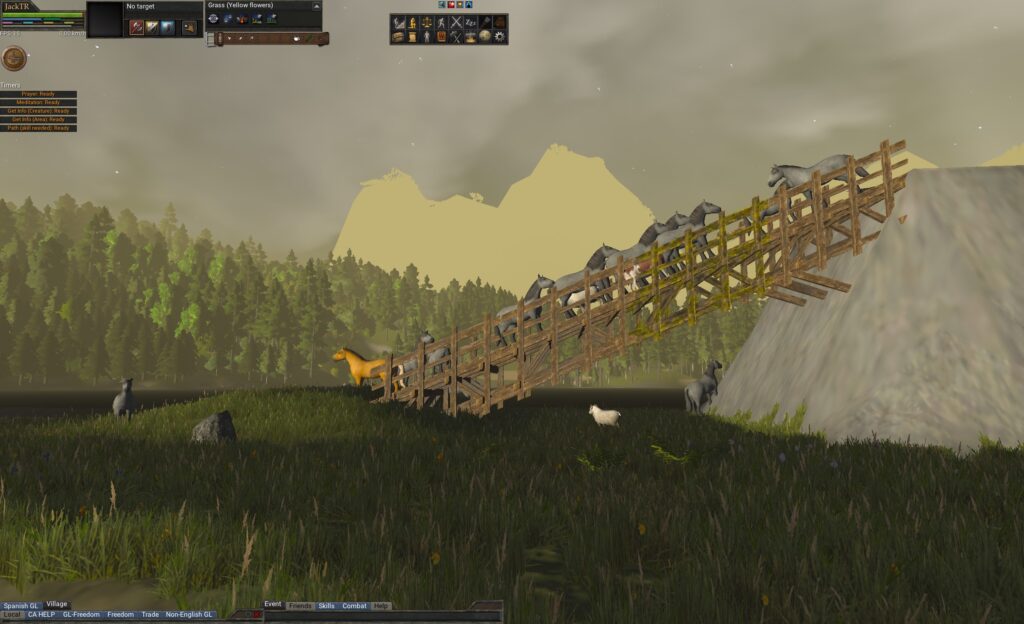Open settings with the gear icon

click(500, 37)
